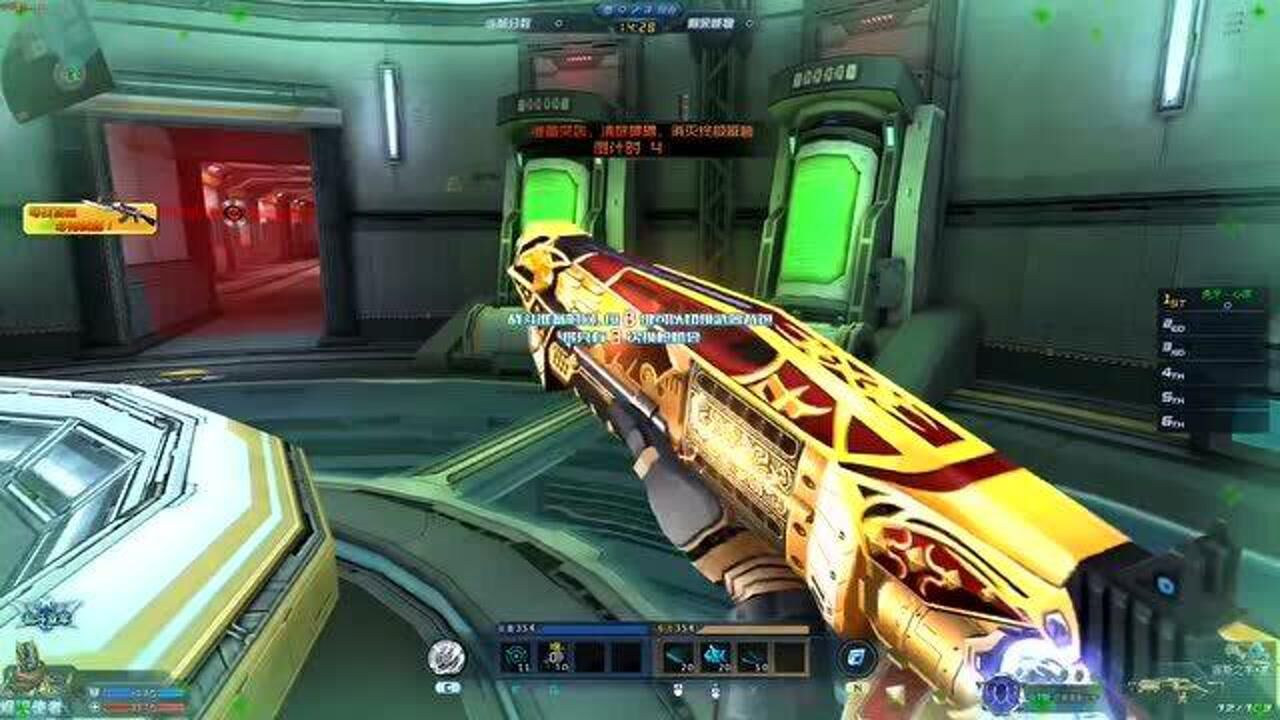Activate the round blue card skill
Screen dimensions: 1280x720
(x=857, y=657)
